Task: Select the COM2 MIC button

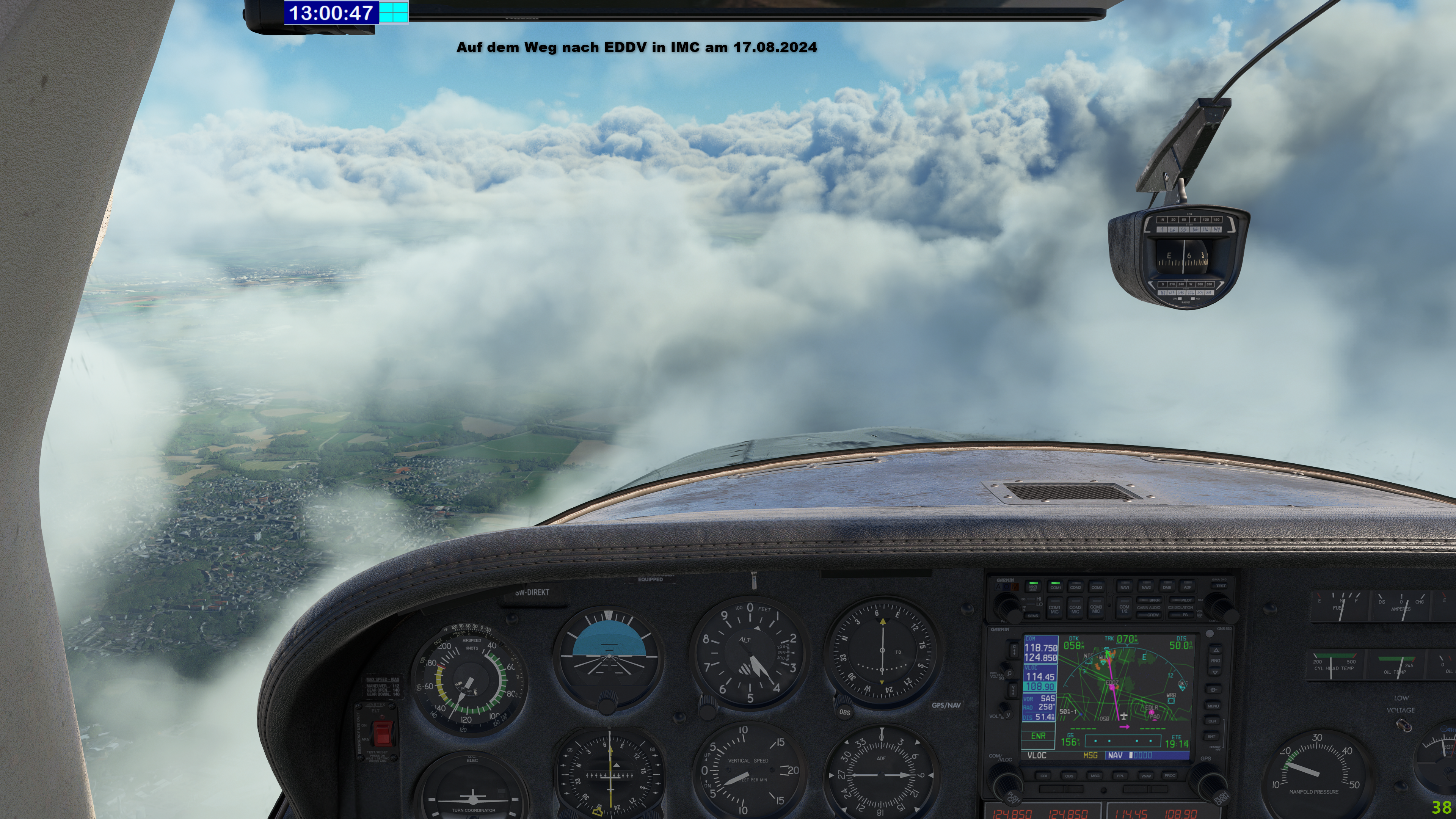Action: coord(1075,609)
